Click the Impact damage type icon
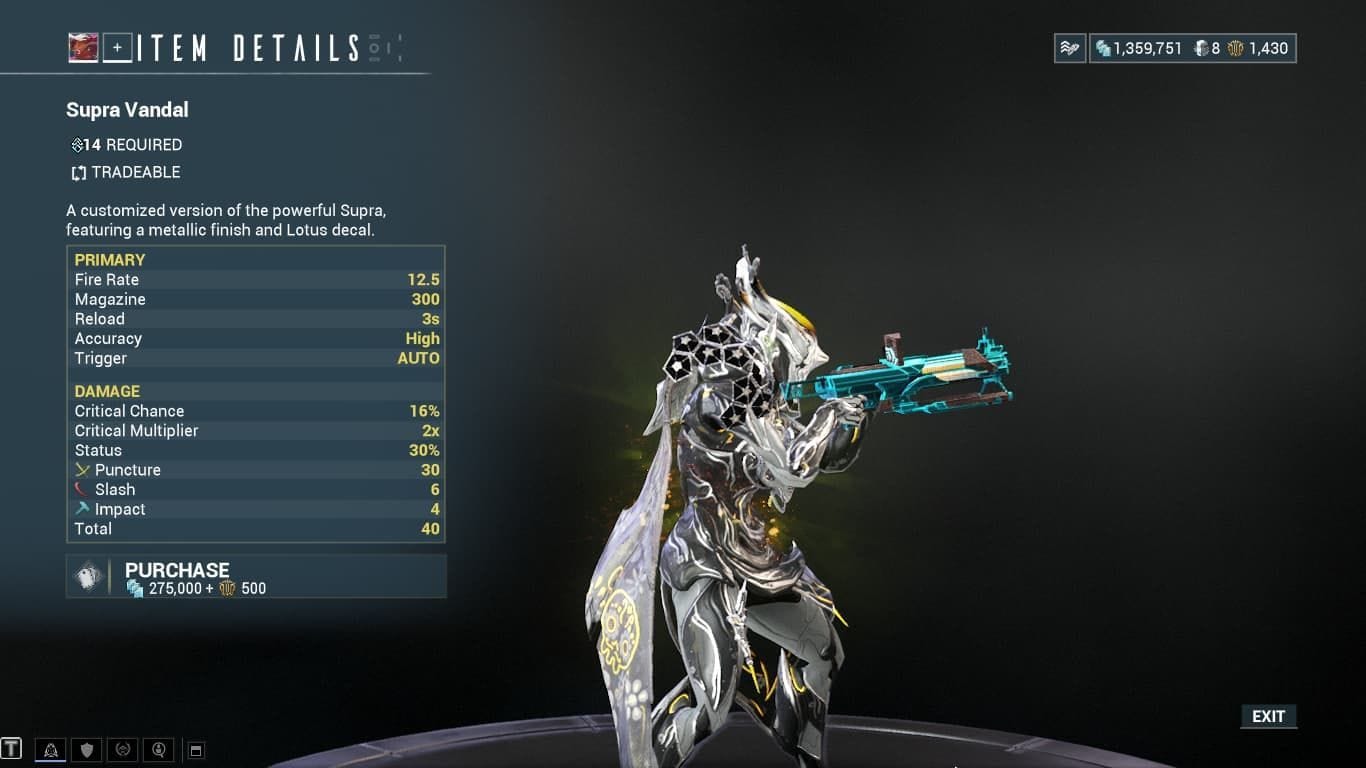Viewport: 1366px width, 768px height. (x=85, y=509)
